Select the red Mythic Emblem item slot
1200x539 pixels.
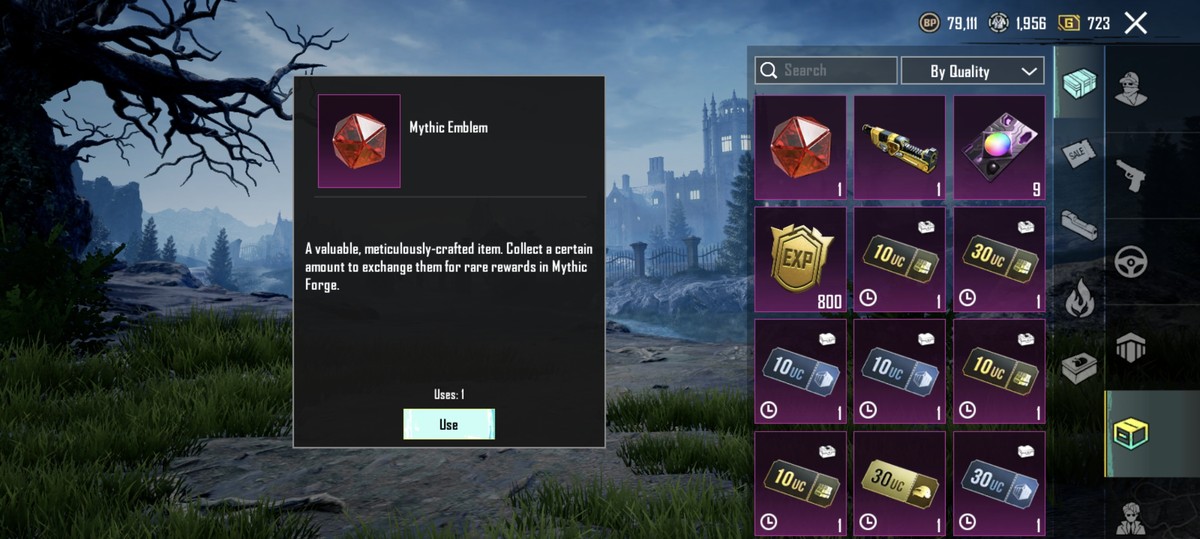[x=800, y=148]
